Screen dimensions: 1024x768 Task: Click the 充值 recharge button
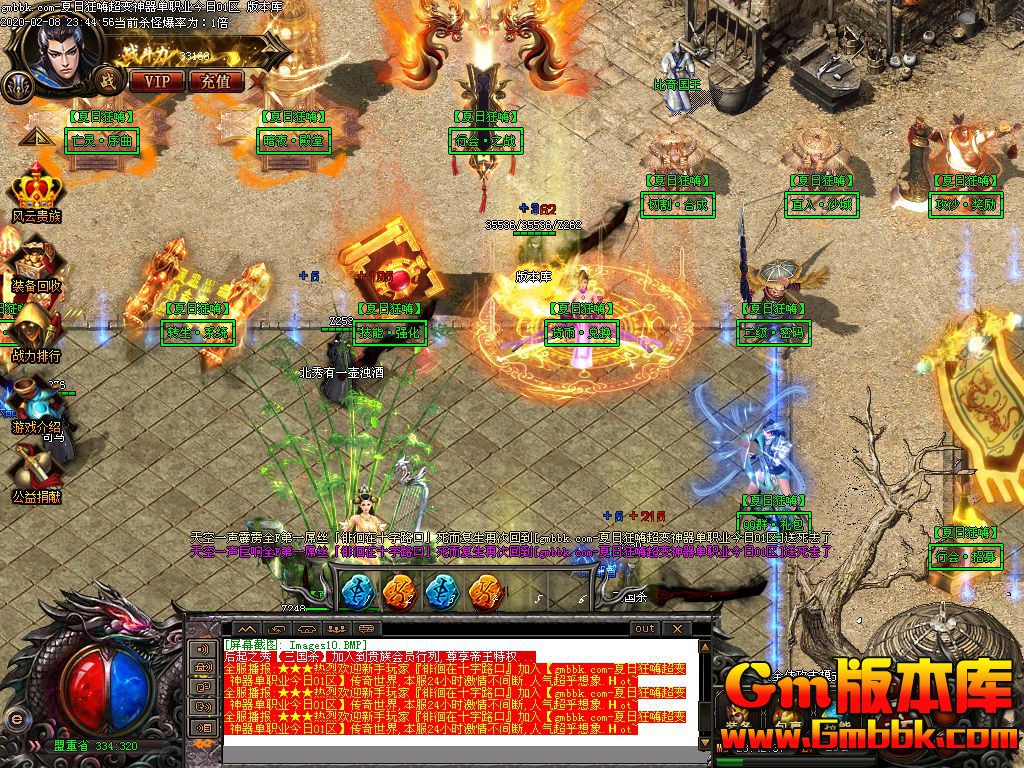tap(215, 81)
